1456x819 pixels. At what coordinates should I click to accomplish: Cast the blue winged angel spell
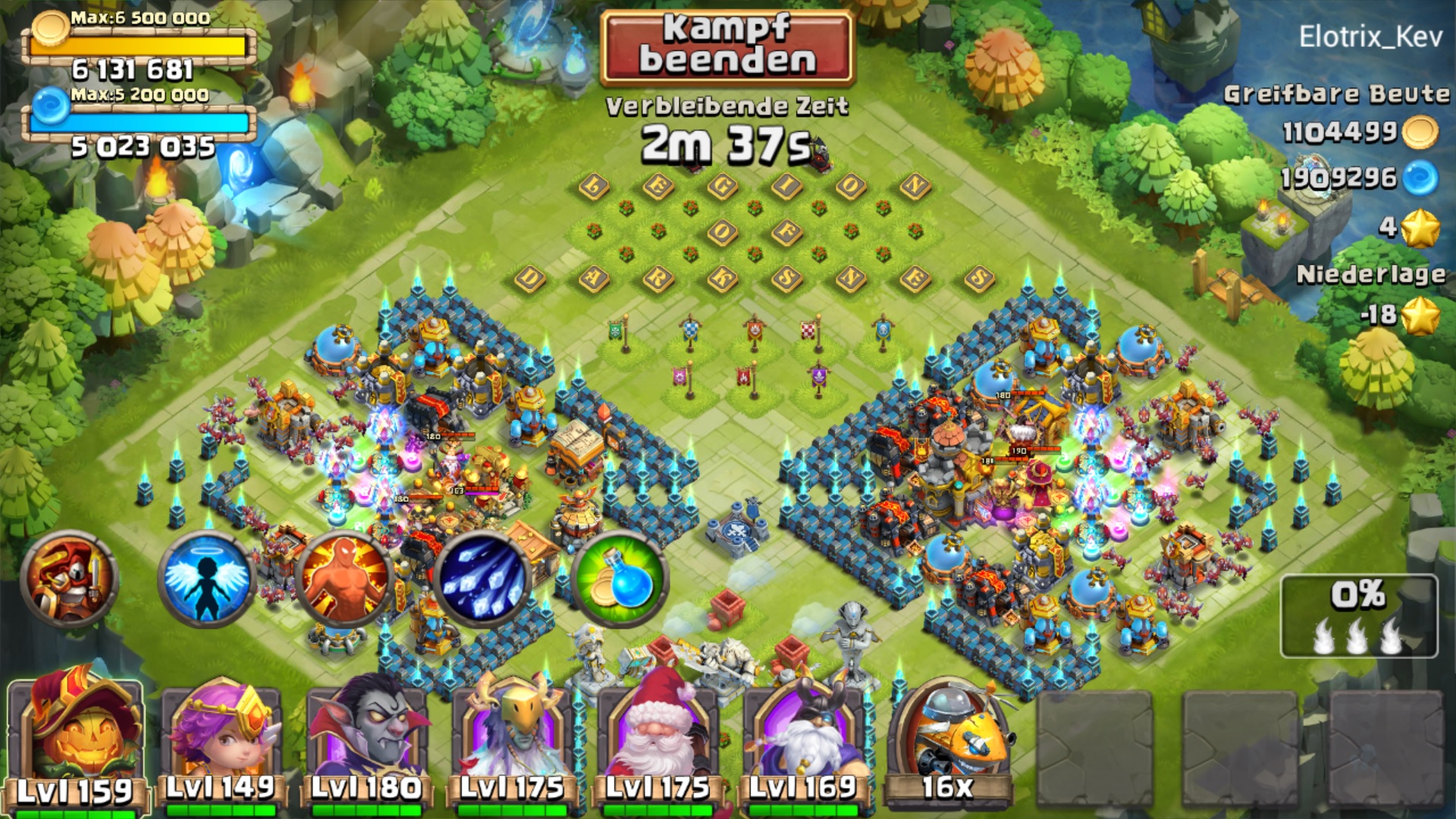click(x=206, y=580)
